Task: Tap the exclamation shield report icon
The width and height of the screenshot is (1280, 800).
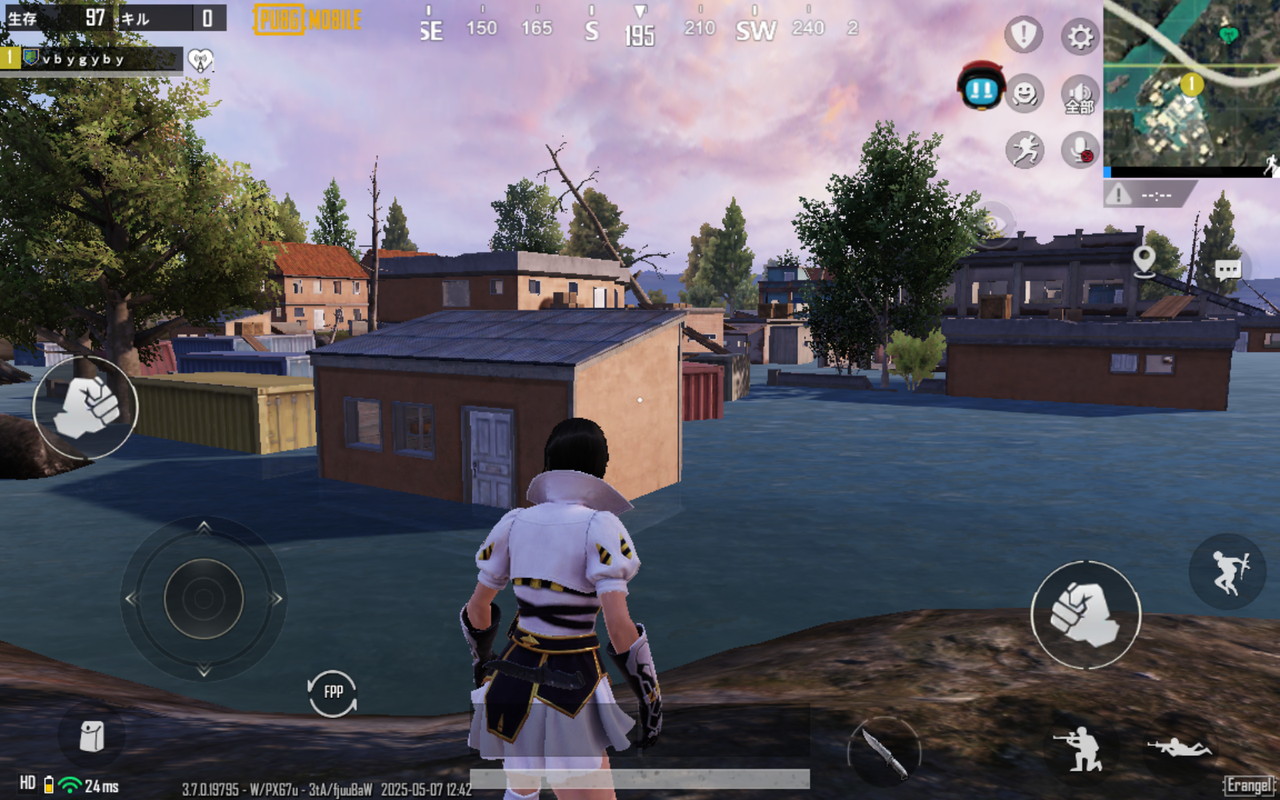Action: (1023, 36)
